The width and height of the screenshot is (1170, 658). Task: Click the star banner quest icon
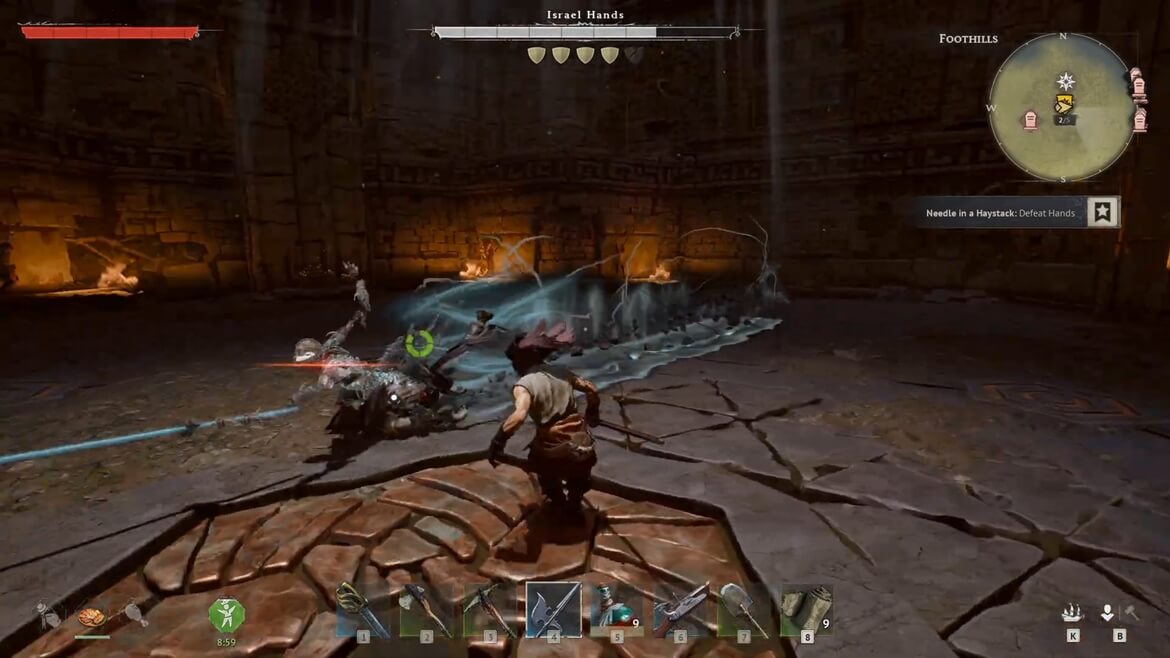[x=1102, y=212]
